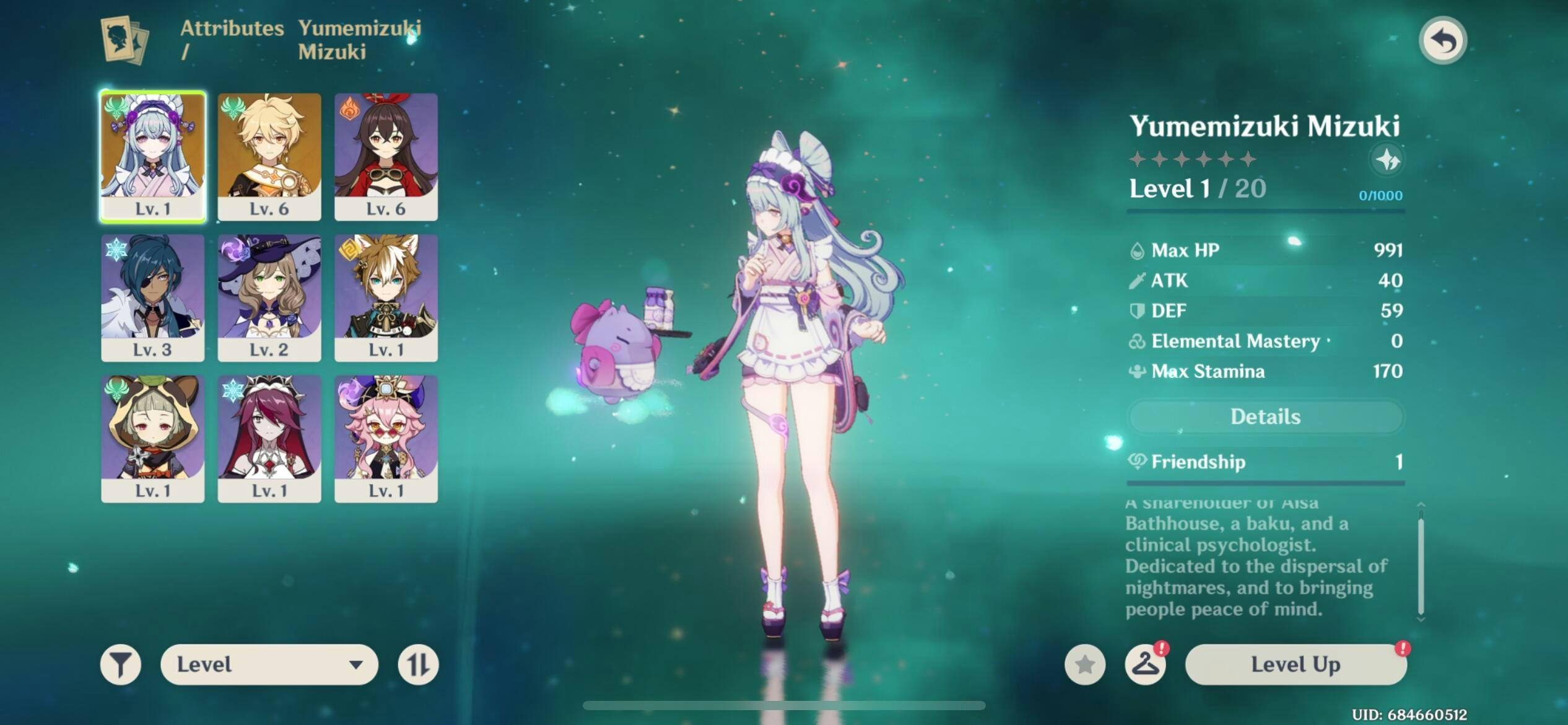Select Sayu's character portrait
The width and height of the screenshot is (1568, 725).
153,438
